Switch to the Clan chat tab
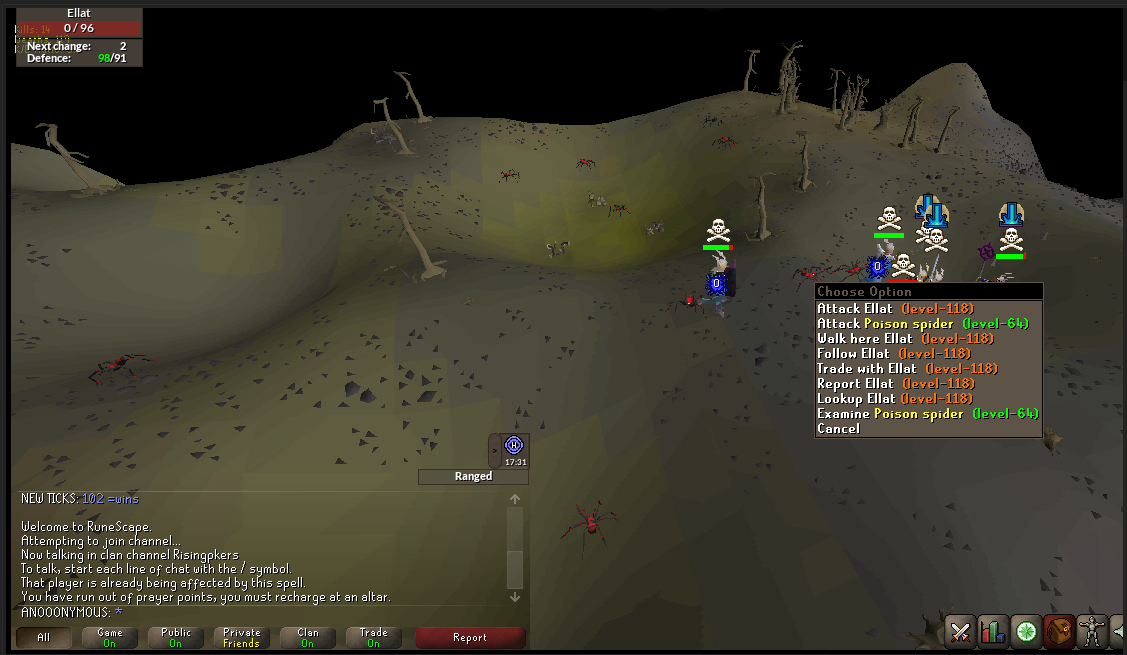Viewport: 1127px width, 655px height. click(308, 637)
